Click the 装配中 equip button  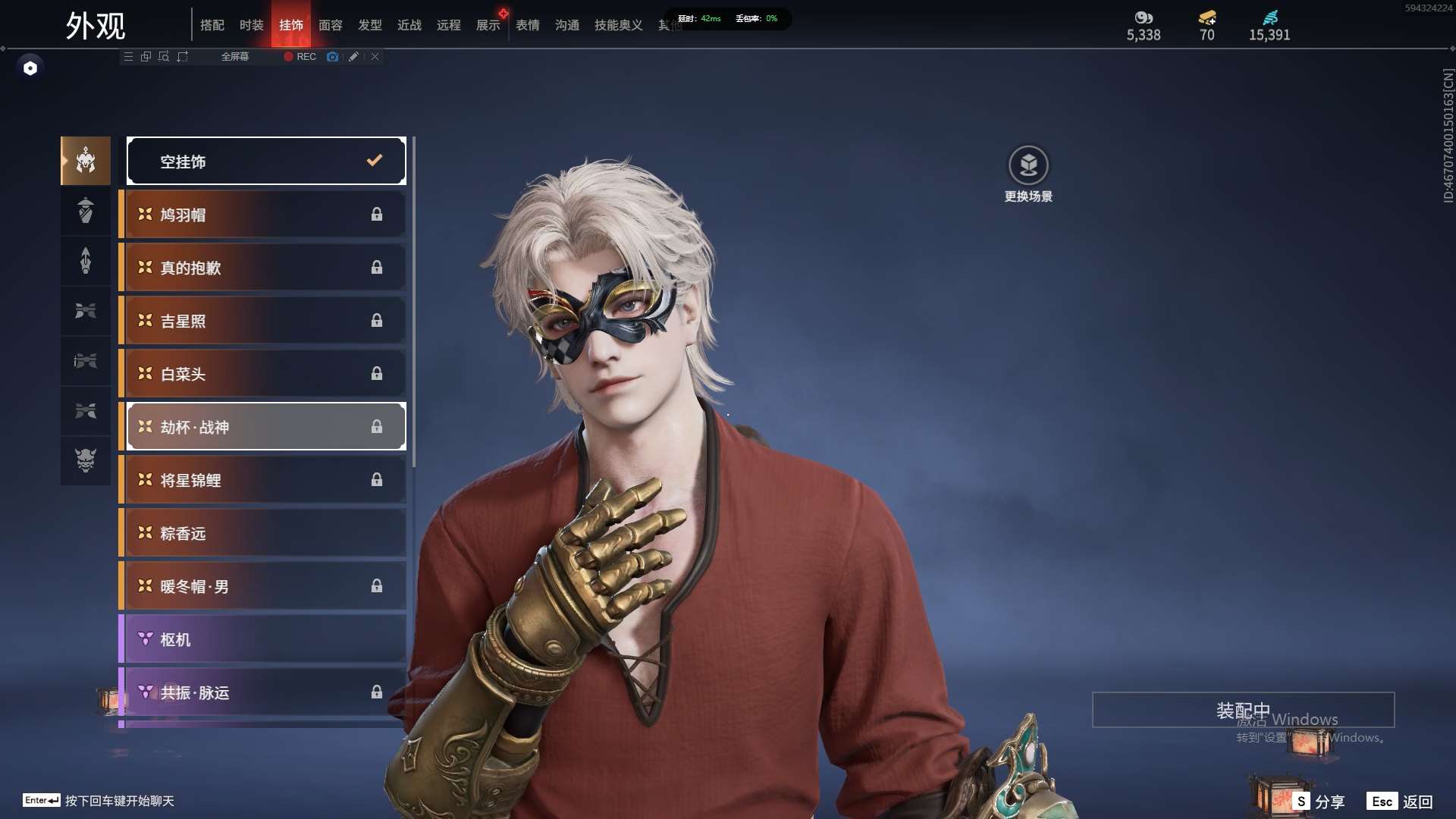coord(1243,710)
